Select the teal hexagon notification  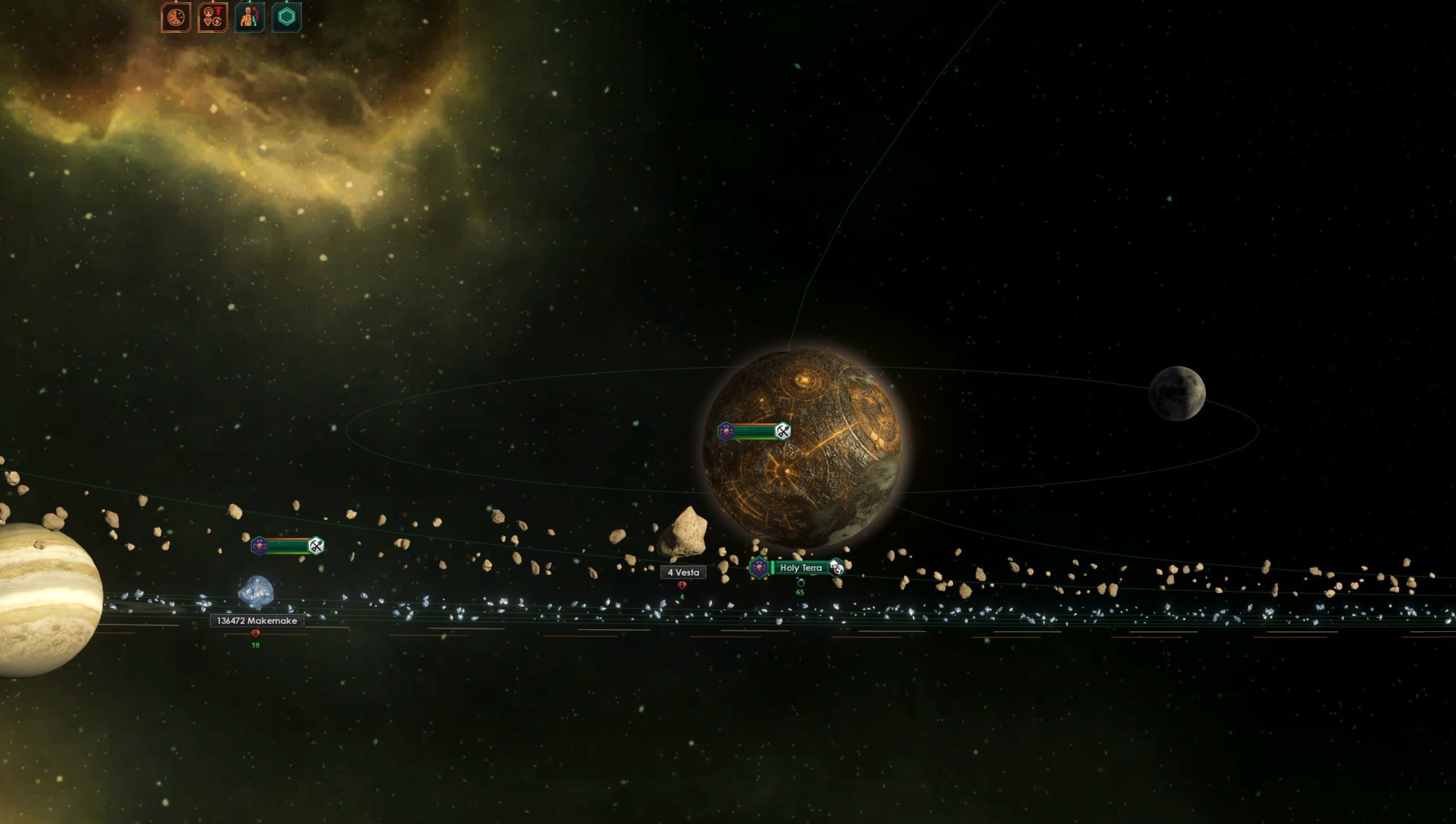click(x=286, y=17)
